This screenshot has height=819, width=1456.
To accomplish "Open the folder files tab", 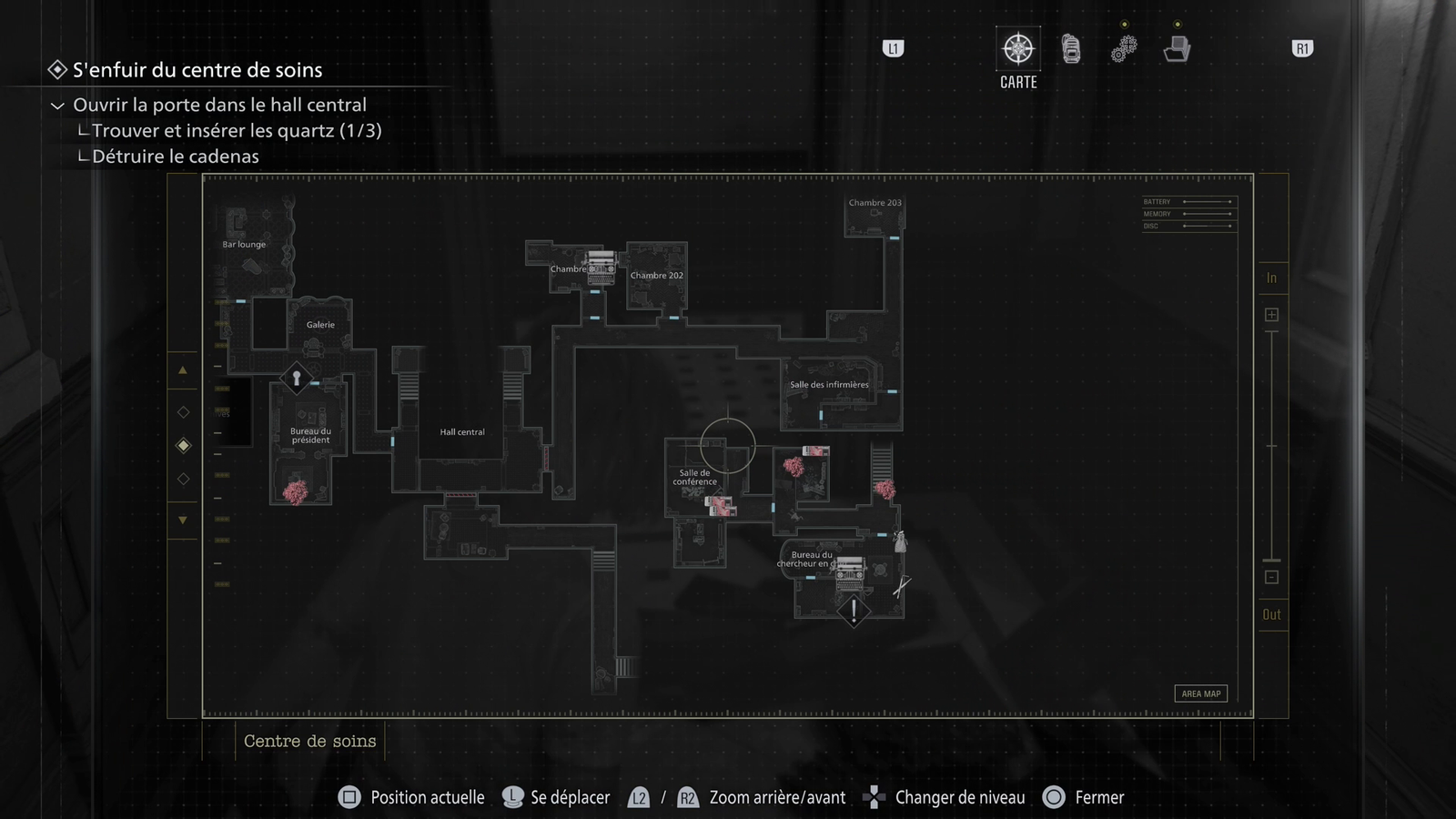I will tap(1177, 49).
